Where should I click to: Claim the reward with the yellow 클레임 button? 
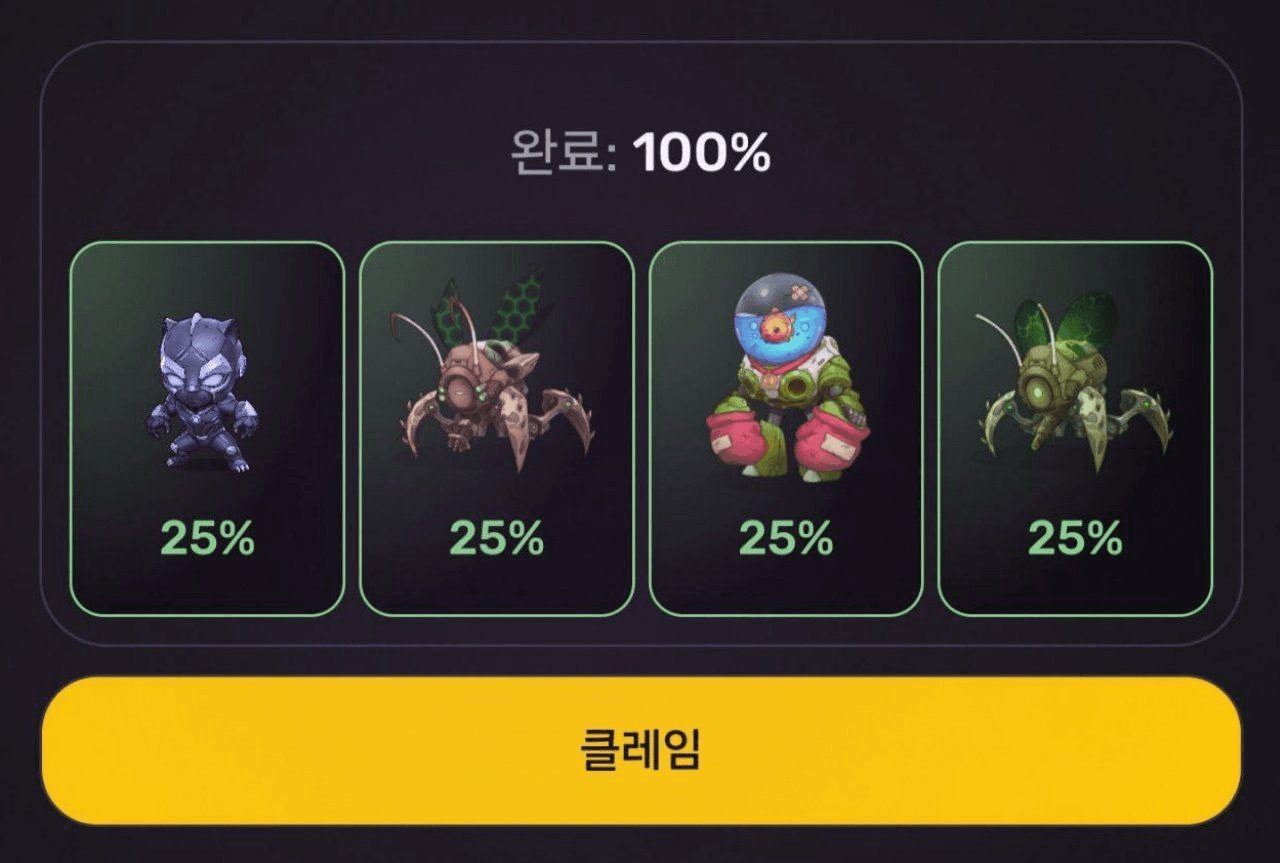click(x=640, y=750)
